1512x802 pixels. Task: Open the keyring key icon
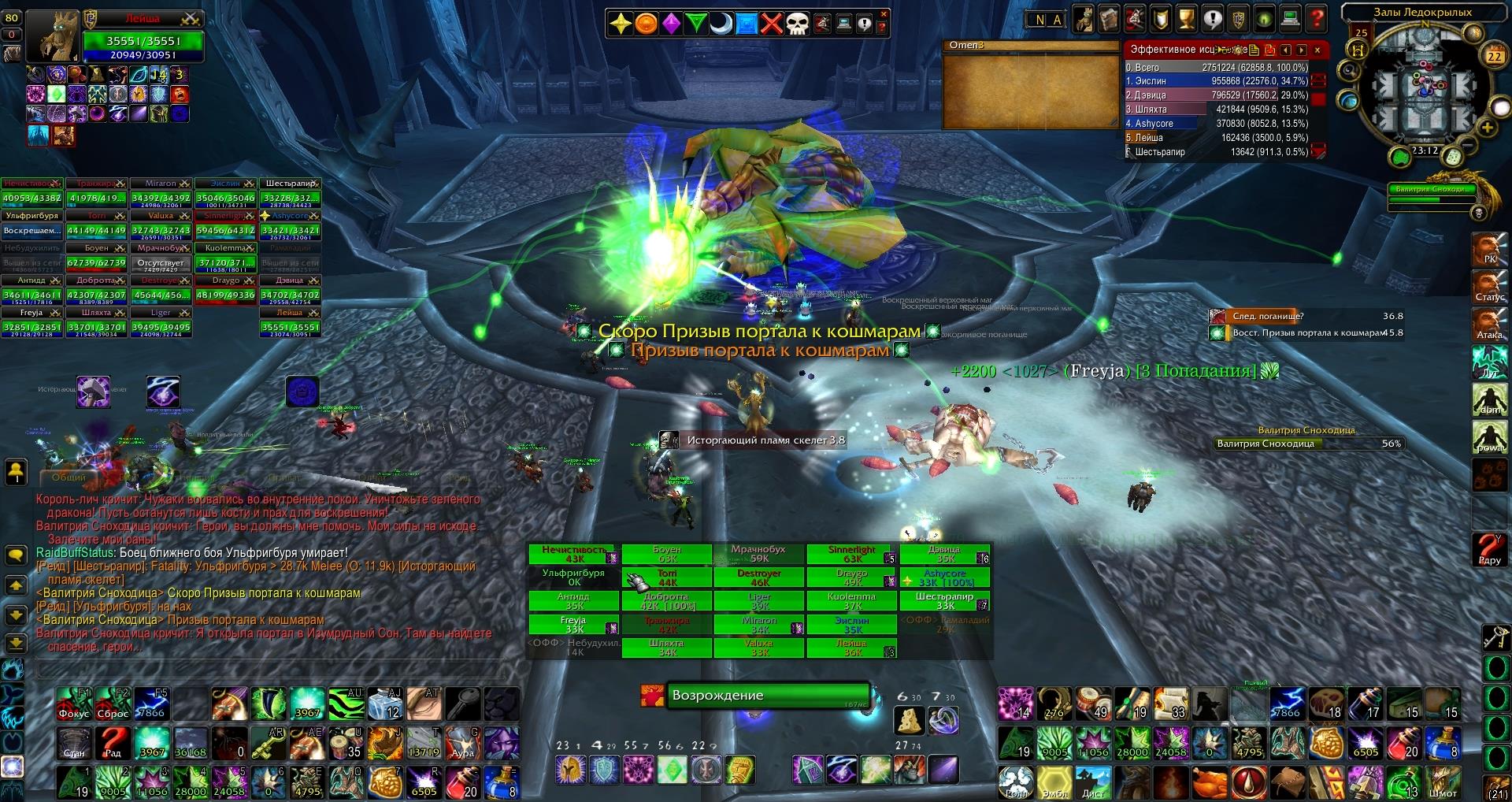tap(1495, 637)
